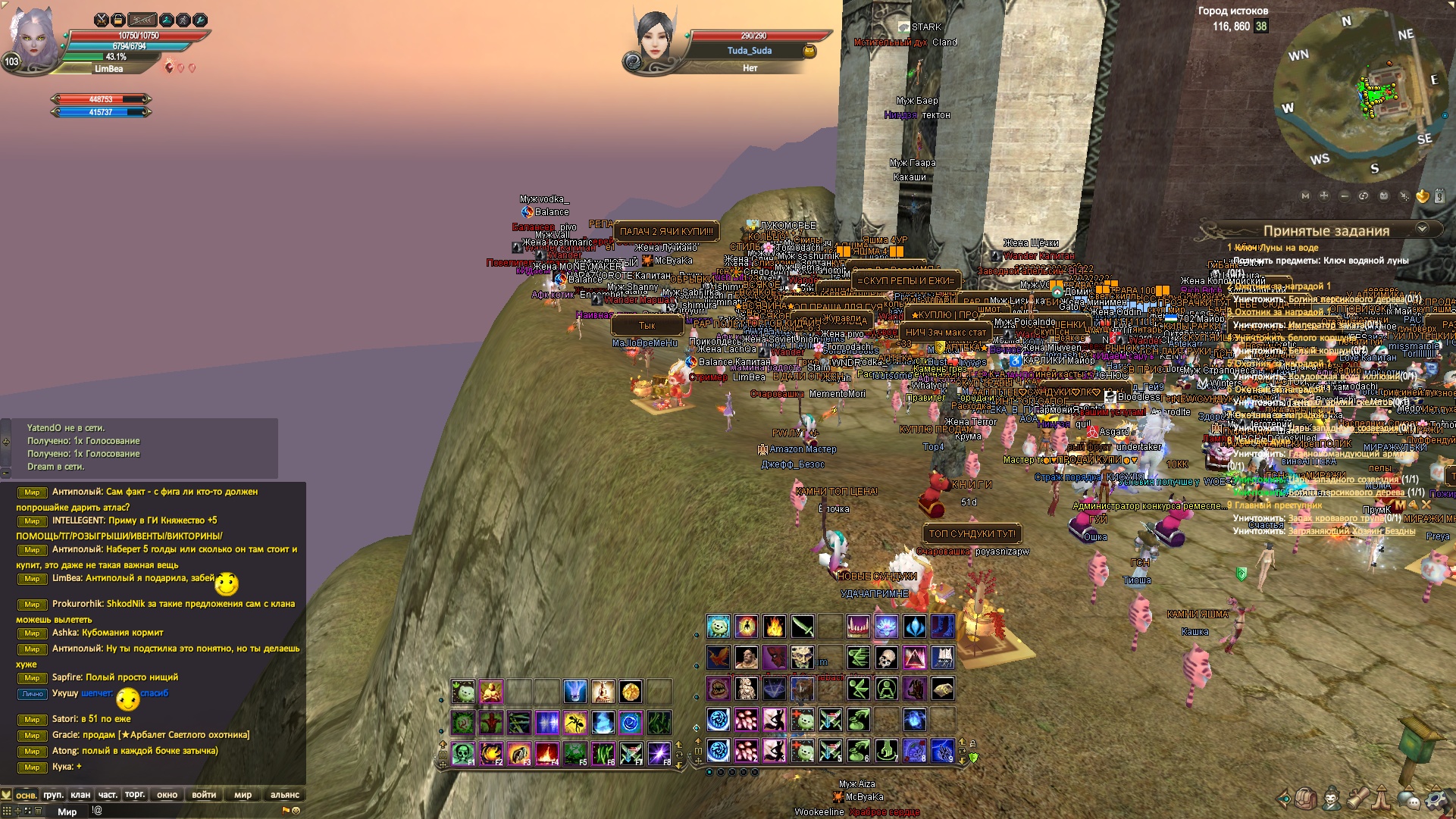Screen dimensions: 1456x819
Task: Open the character portrait menu icon
Action: point(1332,799)
